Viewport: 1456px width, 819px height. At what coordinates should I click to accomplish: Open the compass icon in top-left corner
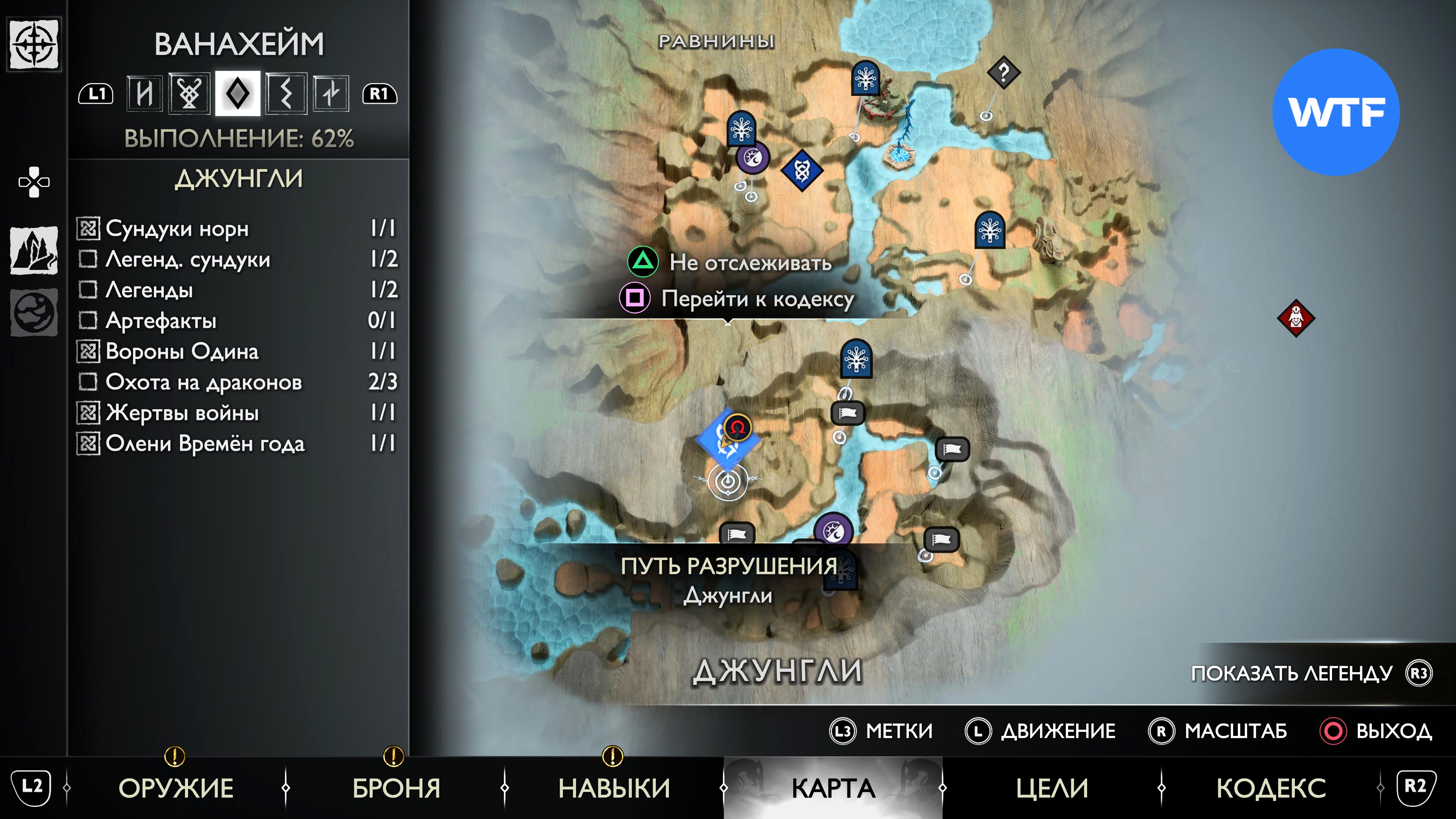tap(35, 44)
